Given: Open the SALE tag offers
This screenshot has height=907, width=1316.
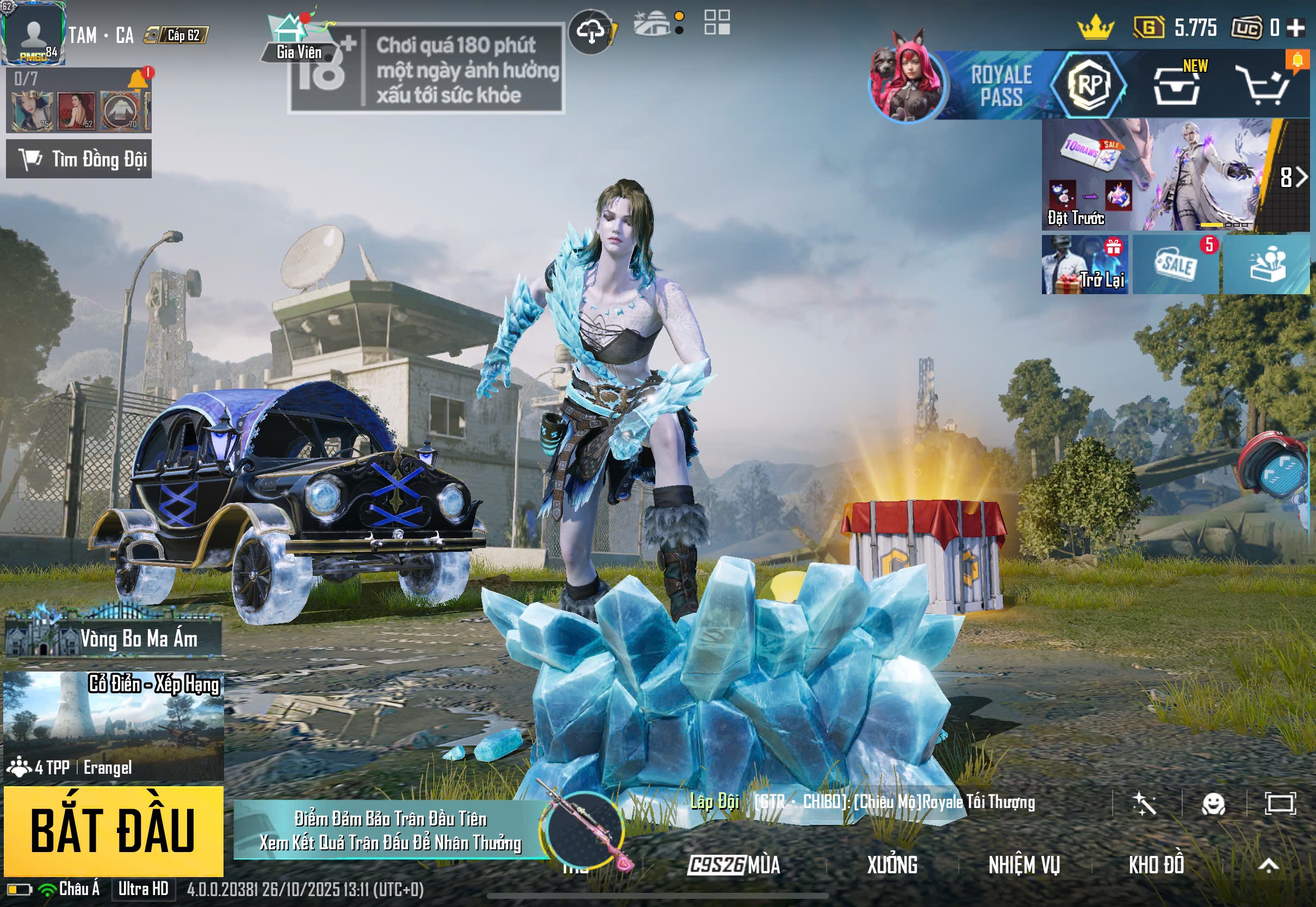Looking at the screenshot, I should click(1175, 265).
